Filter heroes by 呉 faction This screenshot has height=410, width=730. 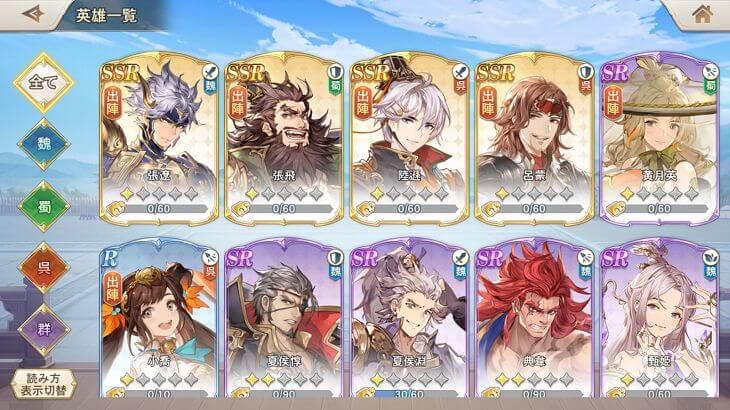44,266
